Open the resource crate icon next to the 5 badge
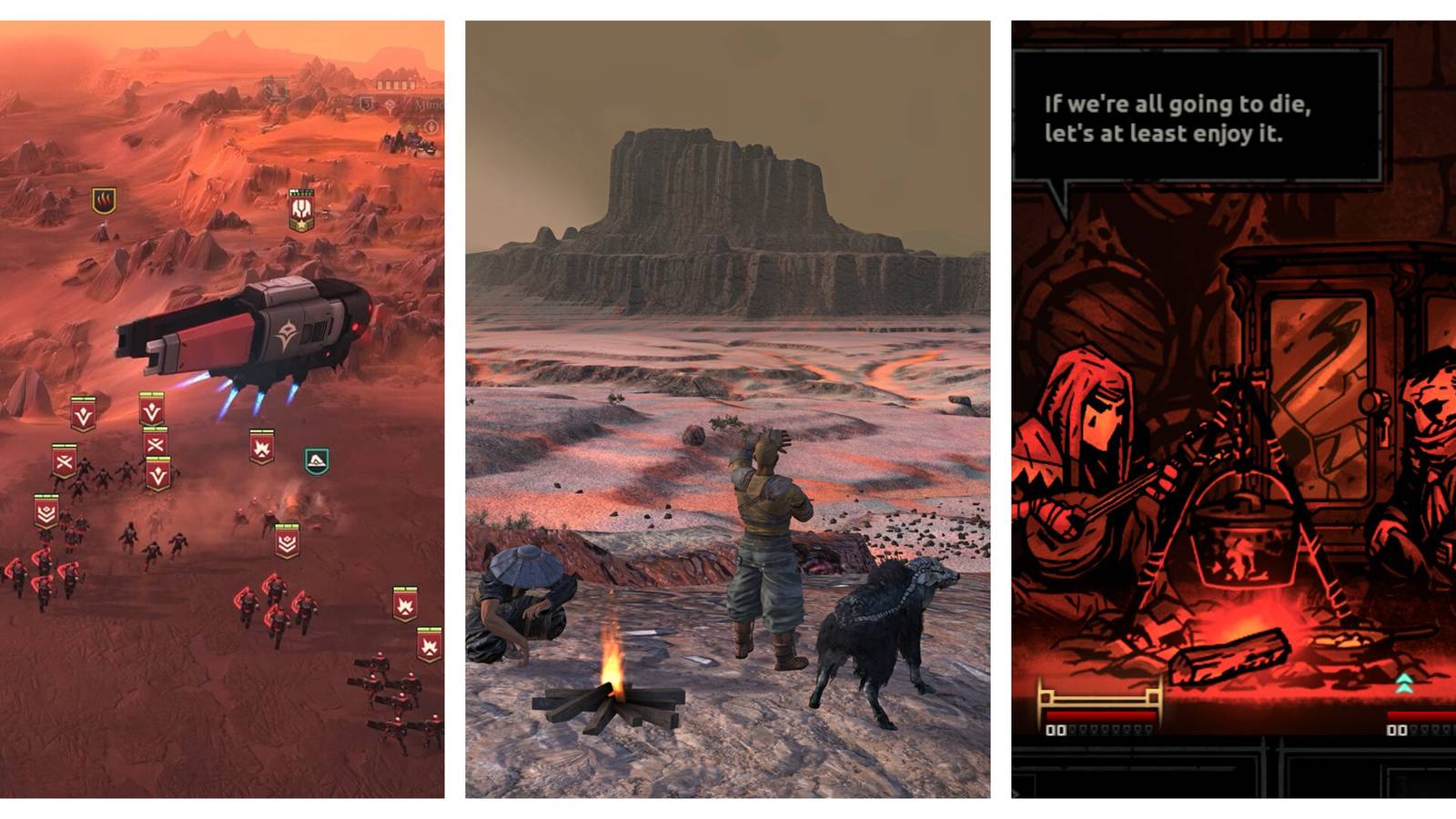Image resolution: width=1456 pixels, height=819 pixels. (x=391, y=105)
